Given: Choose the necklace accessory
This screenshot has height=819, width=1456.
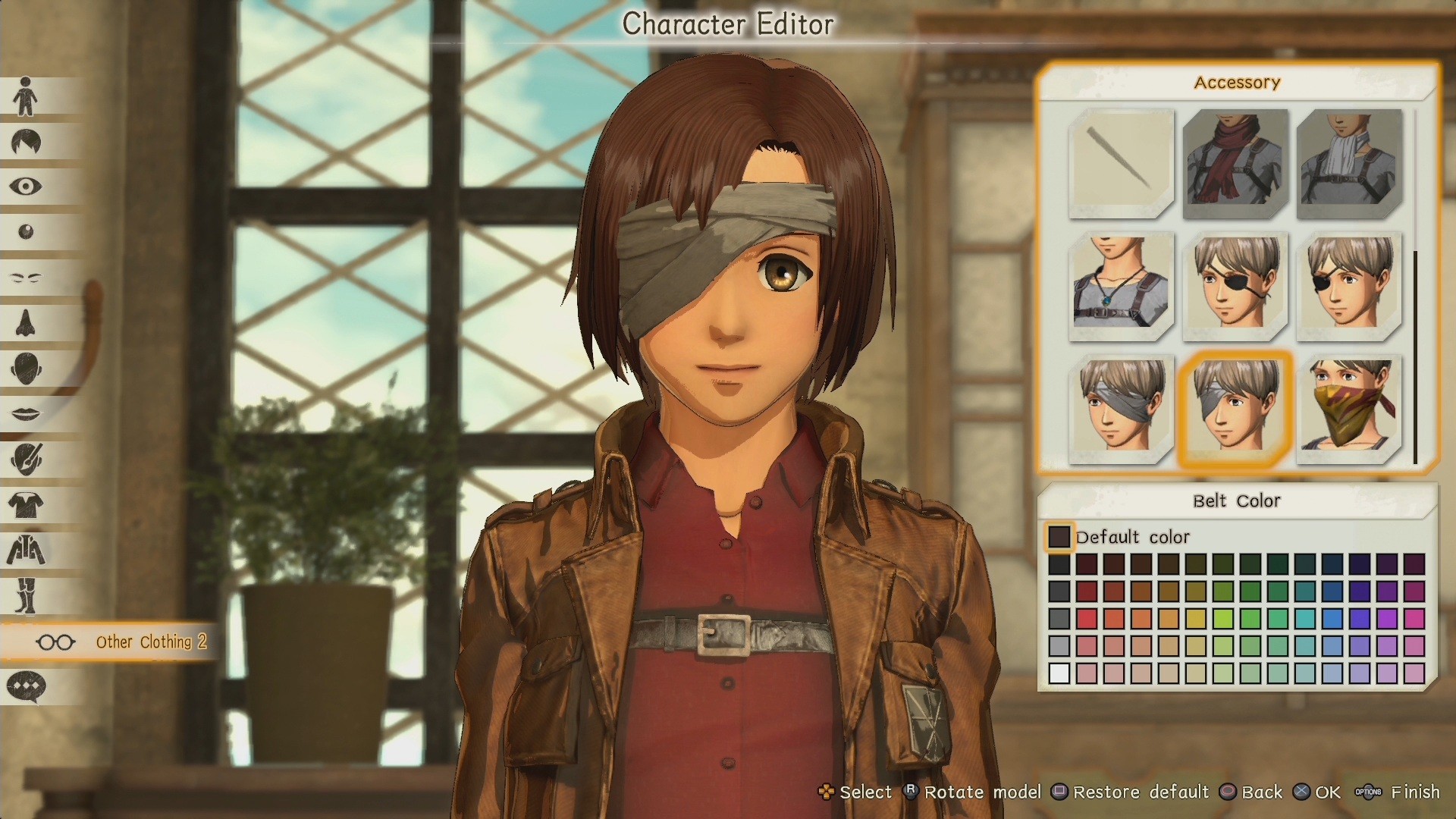Looking at the screenshot, I should pyautogui.click(x=1122, y=286).
